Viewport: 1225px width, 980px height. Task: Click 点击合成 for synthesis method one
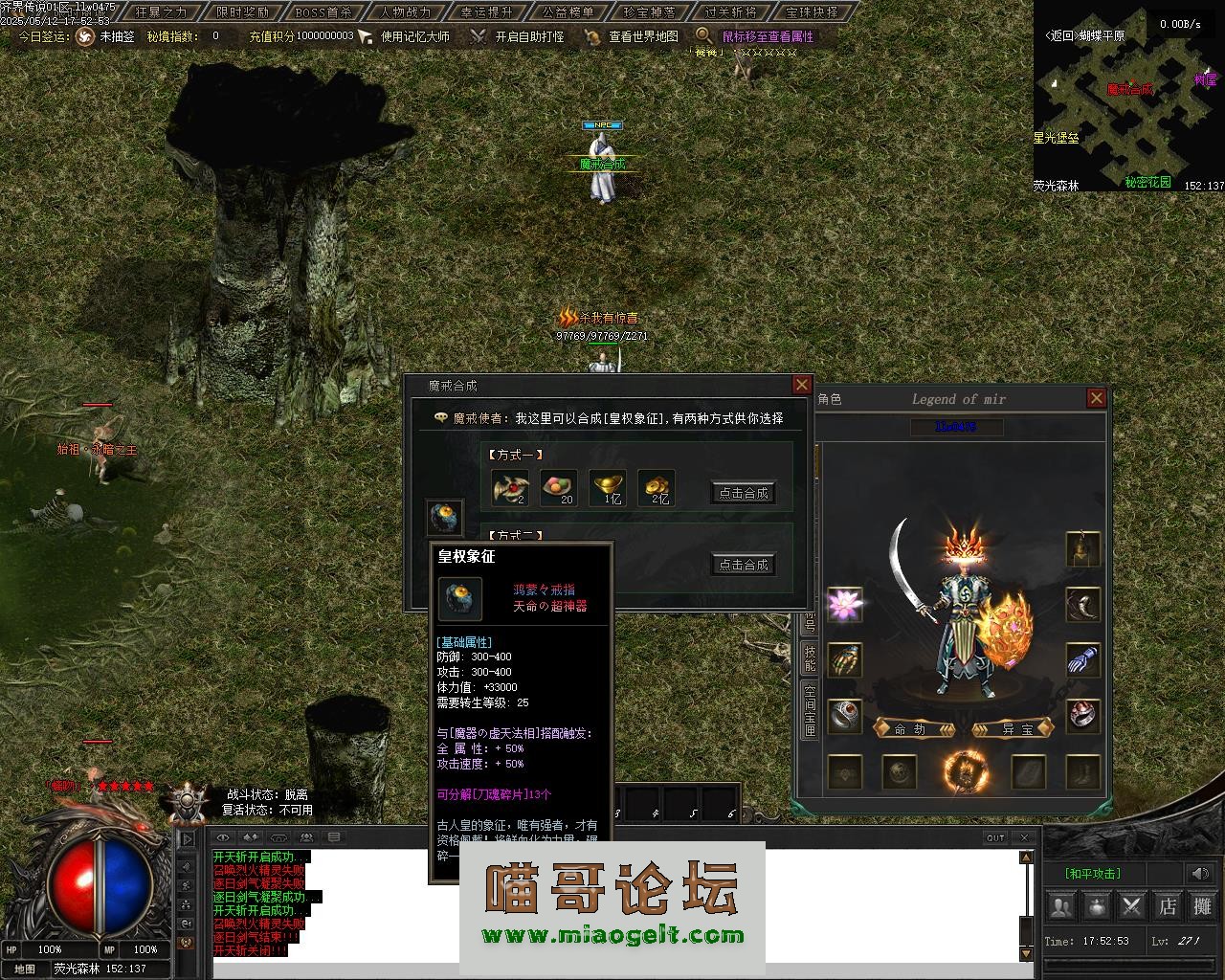[743, 493]
